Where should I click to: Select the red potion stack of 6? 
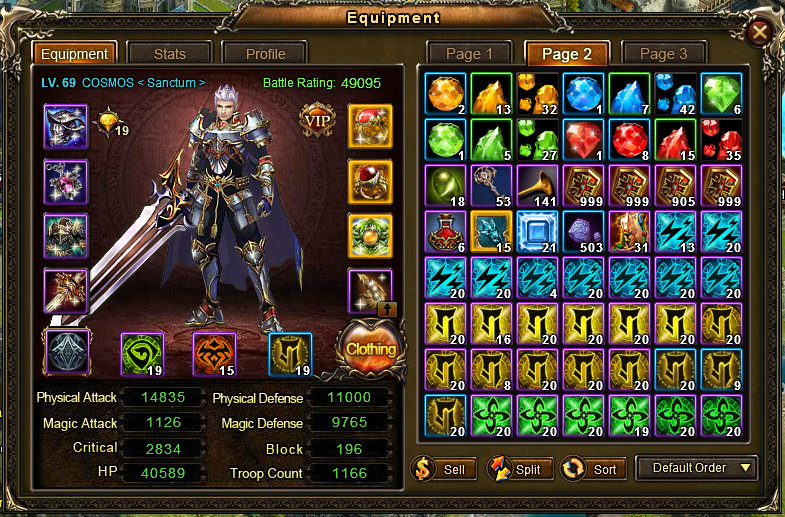point(445,233)
